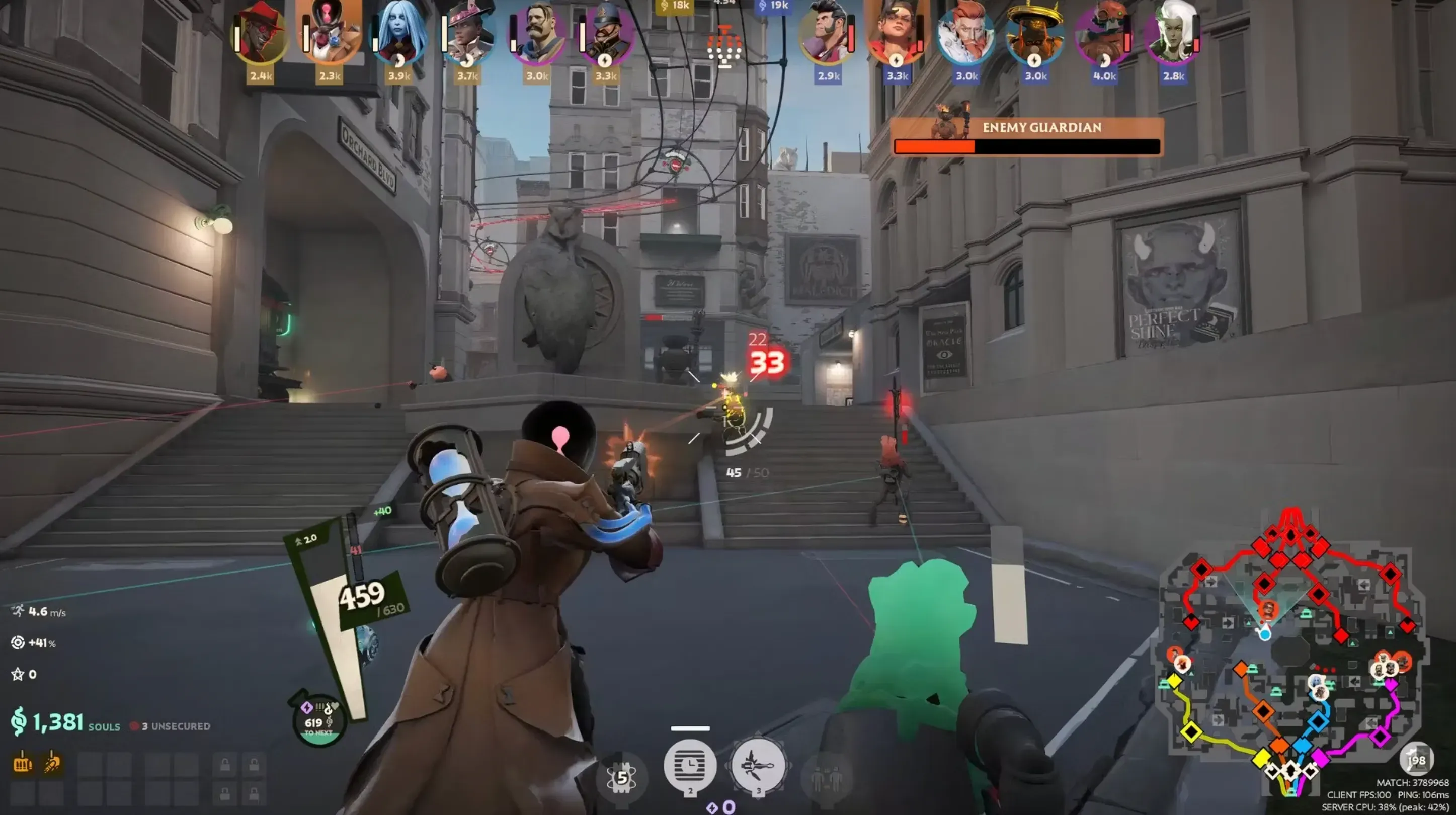Select the orange ammo magazine item slot
This screenshot has width=1456, height=815.
(23, 764)
